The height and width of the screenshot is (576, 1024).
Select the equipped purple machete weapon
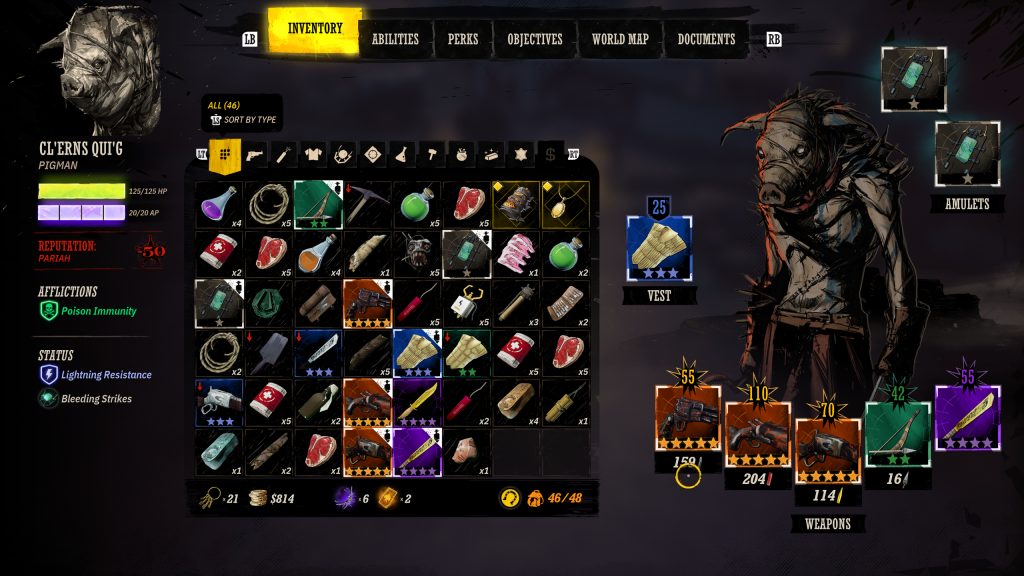(967, 417)
